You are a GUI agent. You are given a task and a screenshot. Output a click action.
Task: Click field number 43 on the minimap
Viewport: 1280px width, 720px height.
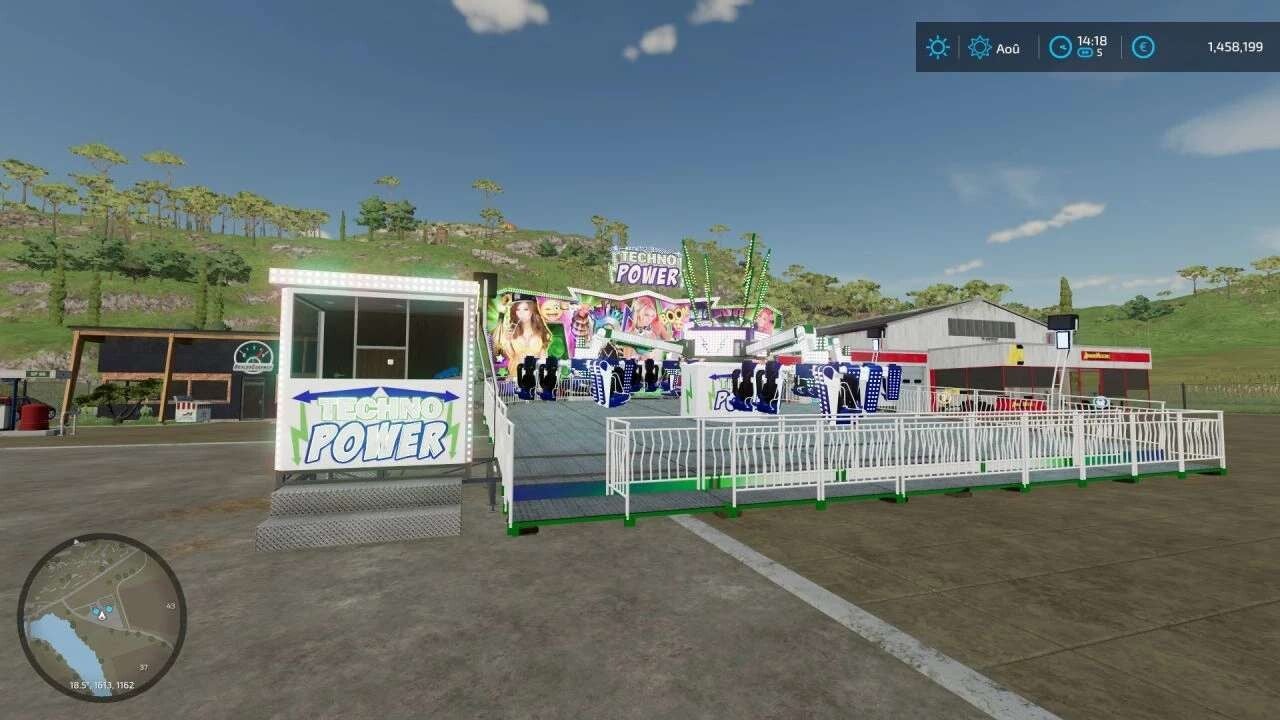click(170, 605)
